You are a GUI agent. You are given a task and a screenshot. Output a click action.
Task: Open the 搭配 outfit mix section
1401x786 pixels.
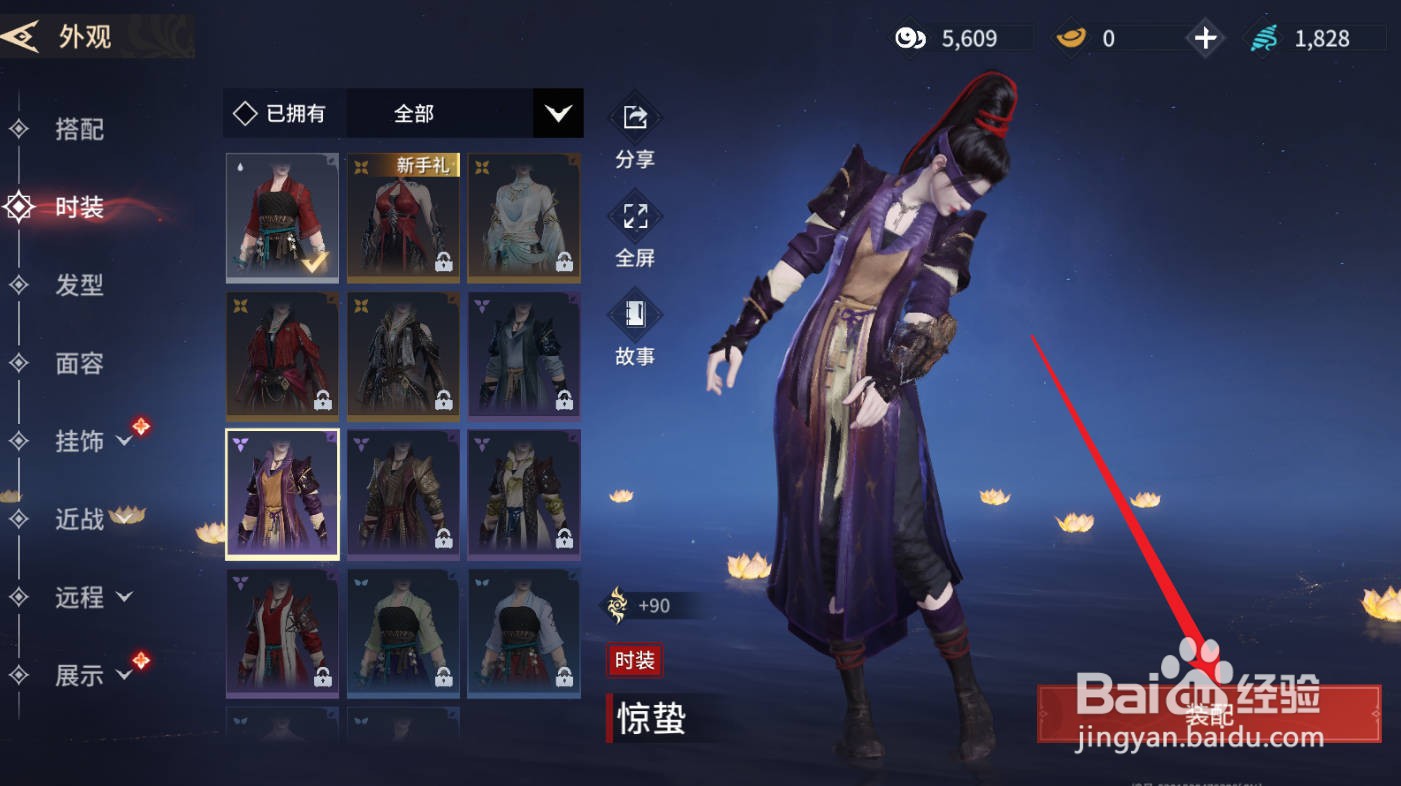coord(80,130)
